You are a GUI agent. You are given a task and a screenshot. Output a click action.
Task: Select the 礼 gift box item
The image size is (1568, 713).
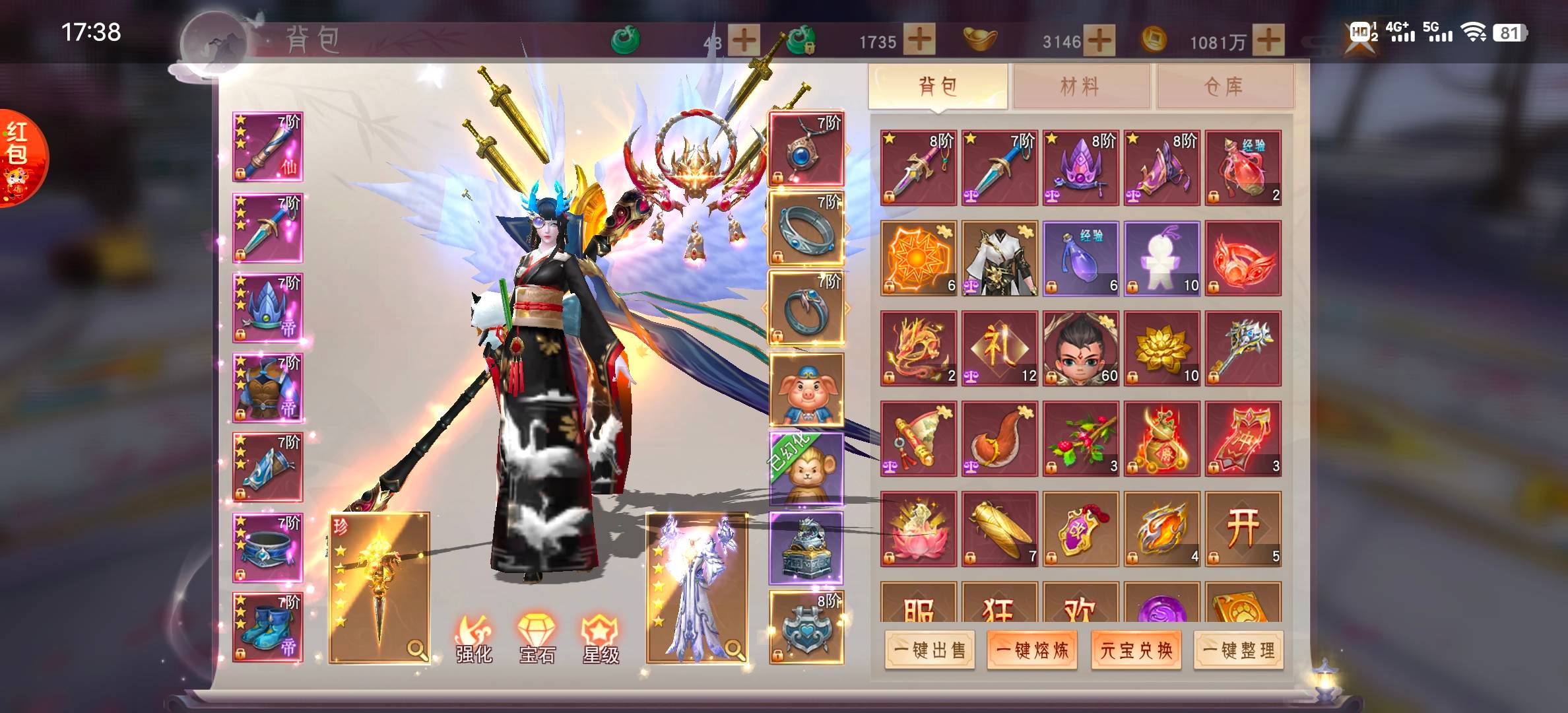coord(999,348)
